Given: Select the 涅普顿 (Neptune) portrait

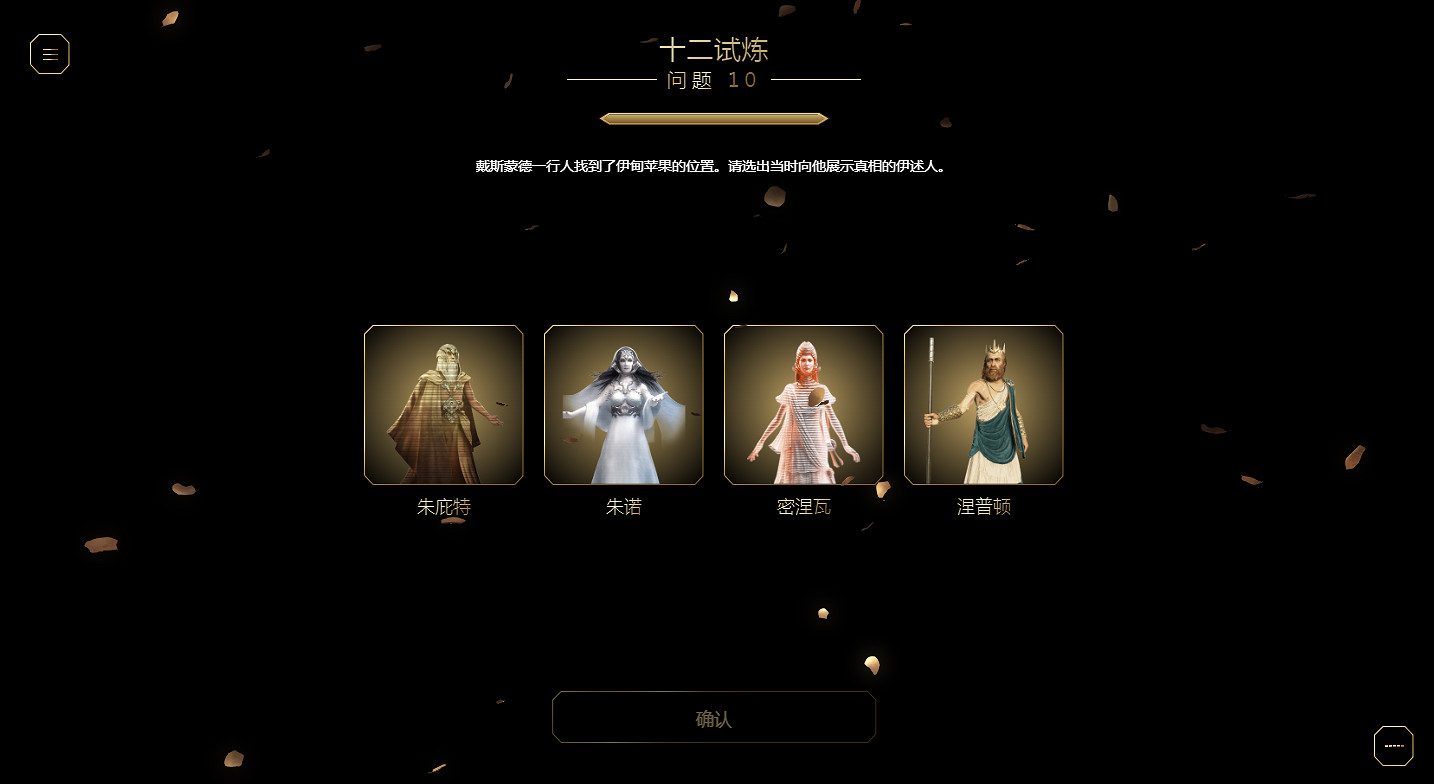Looking at the screenshot, I should [983, 404].
